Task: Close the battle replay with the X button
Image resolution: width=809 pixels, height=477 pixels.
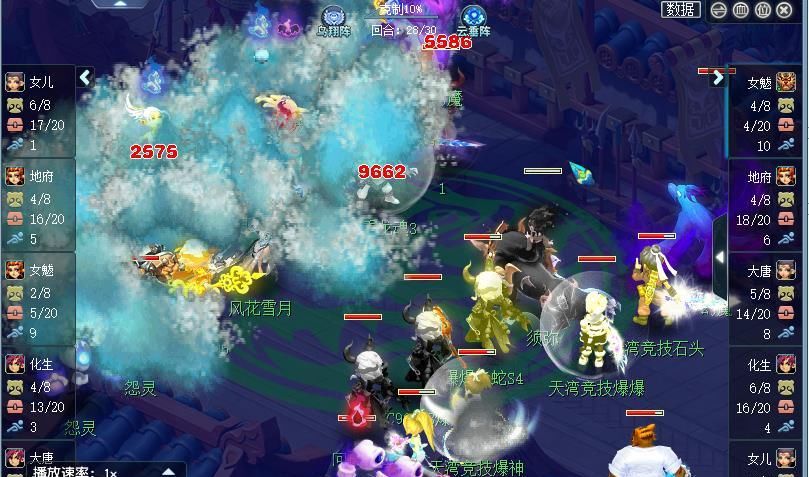Action: tap(784, 11)
